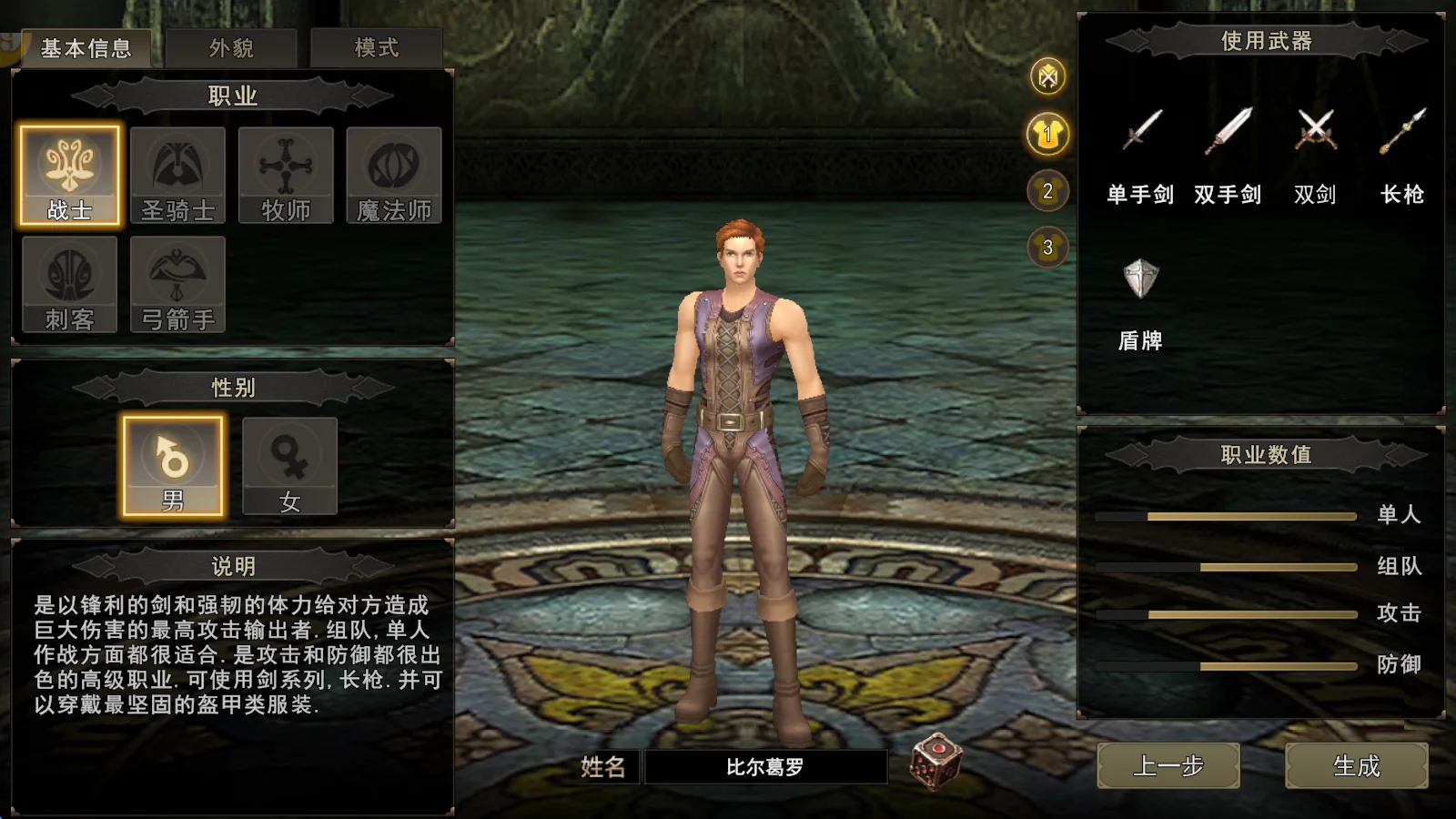The image size is (1456, 819).
Task: Select outfit preset number 1
Action: pos(1048,135)
